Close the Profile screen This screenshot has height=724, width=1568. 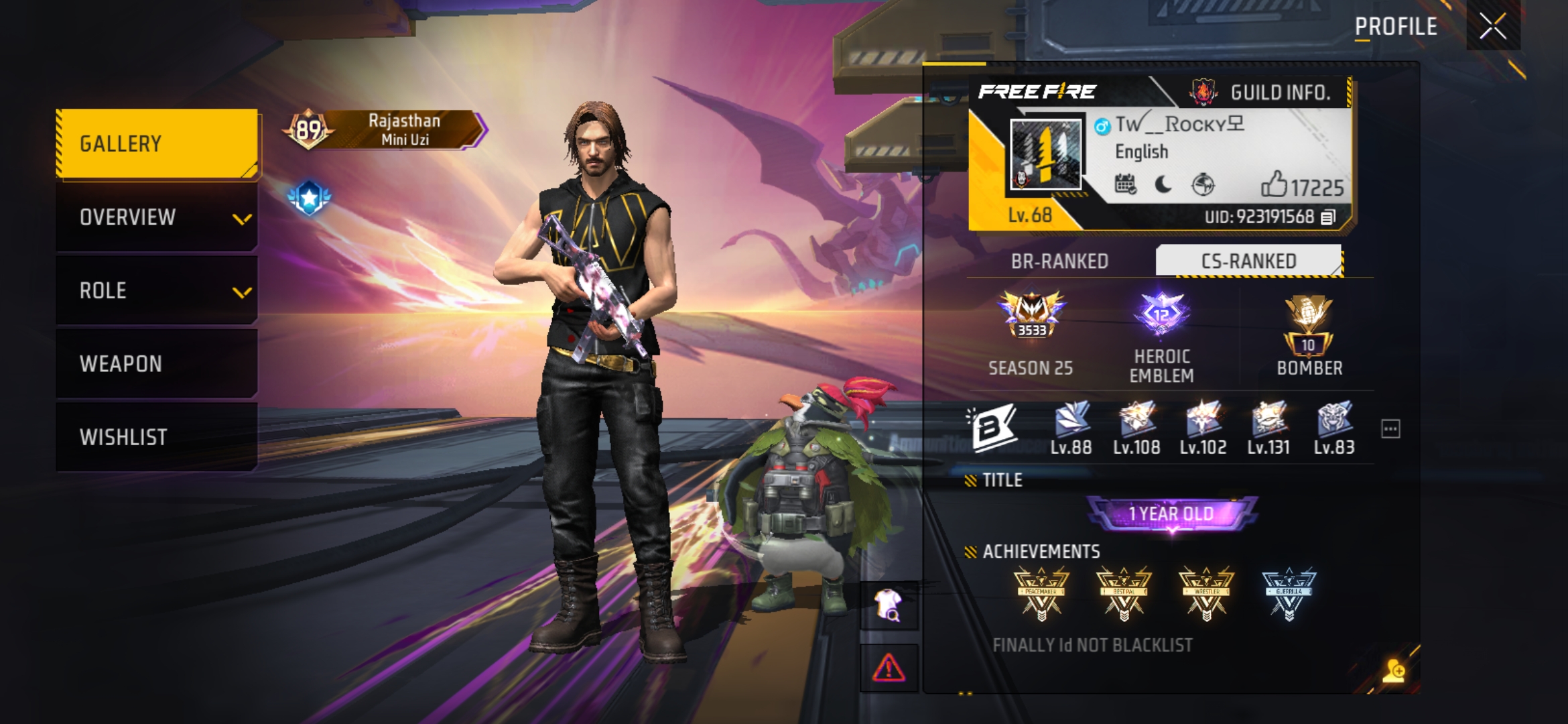[1492, 27]
